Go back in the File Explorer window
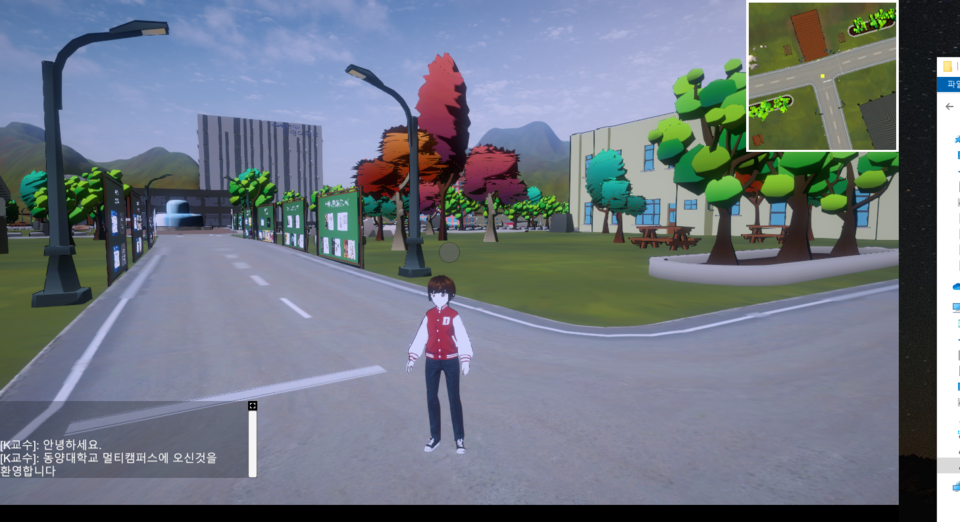Viewport: 960px width, 522px height. pos(949,107)
